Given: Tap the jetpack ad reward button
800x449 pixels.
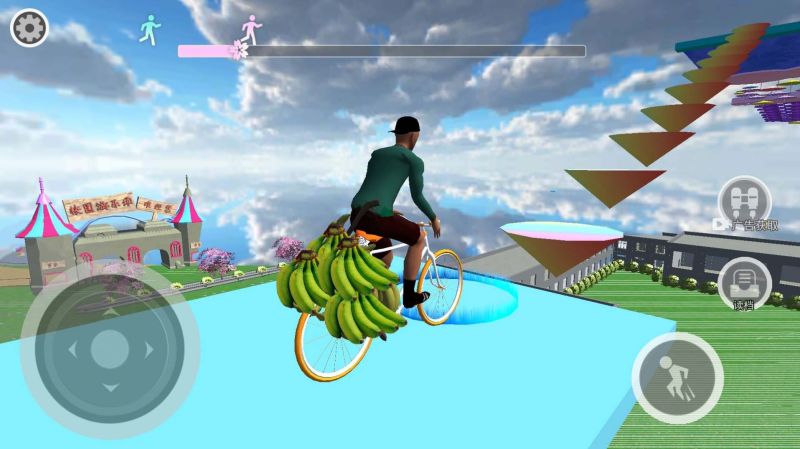Looking at the screenshot, I should (745, 201).
